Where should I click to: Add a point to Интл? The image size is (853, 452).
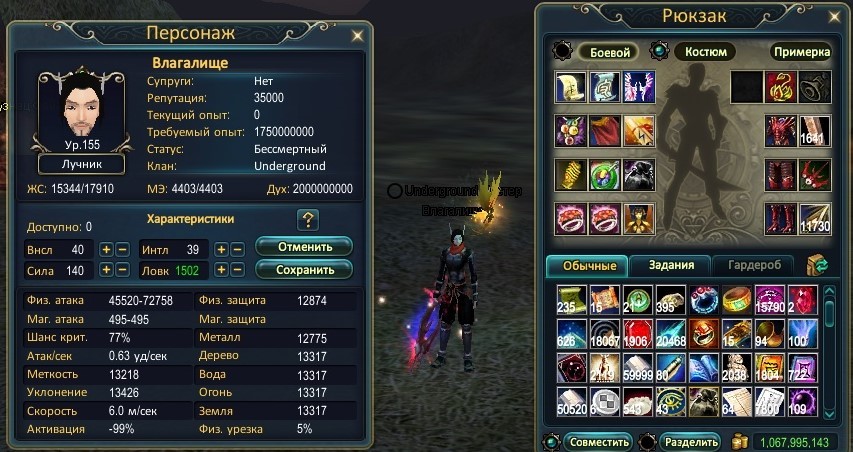coord(221,249)
